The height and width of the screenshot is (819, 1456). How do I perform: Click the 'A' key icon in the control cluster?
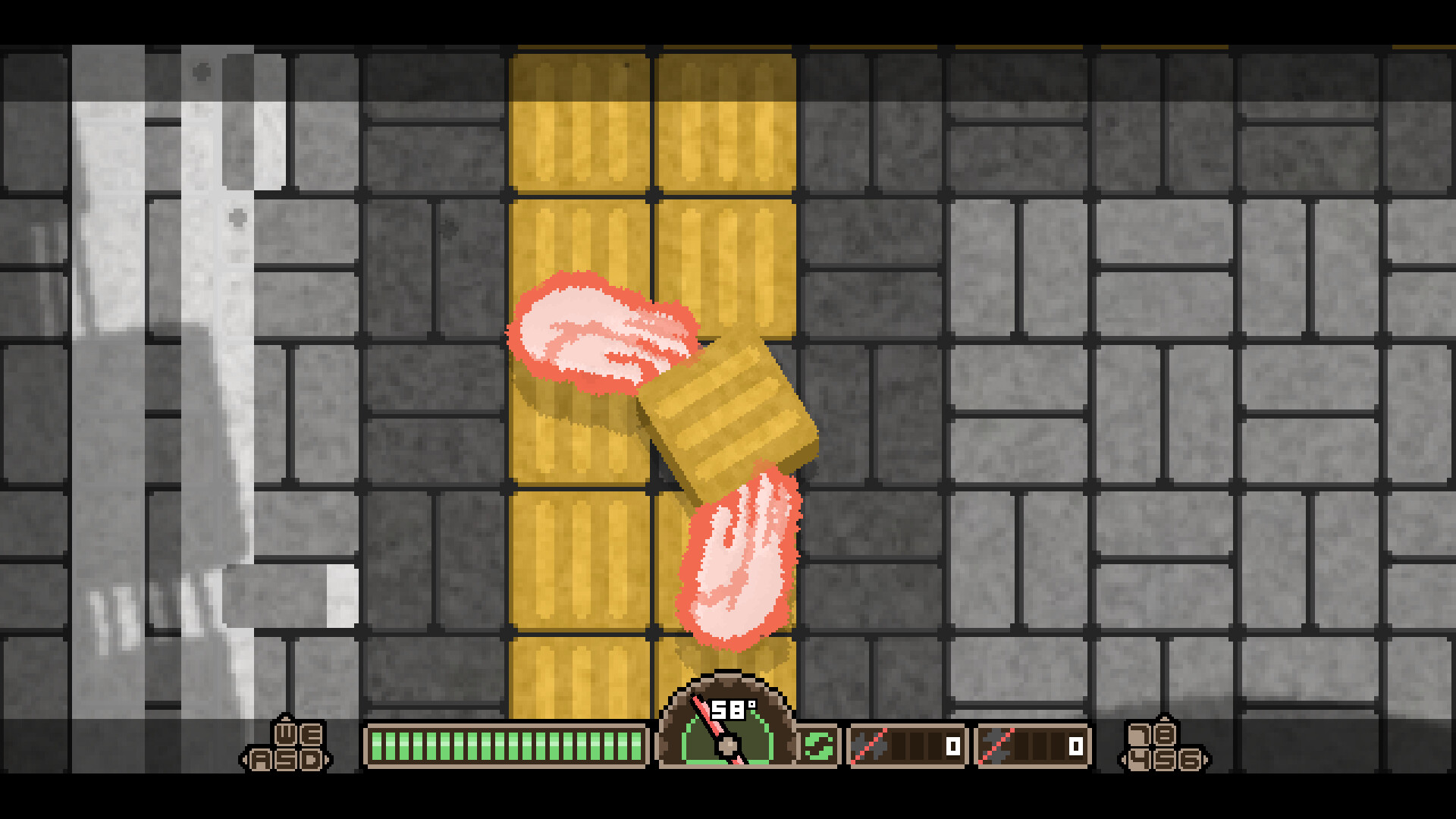[260, 760]
